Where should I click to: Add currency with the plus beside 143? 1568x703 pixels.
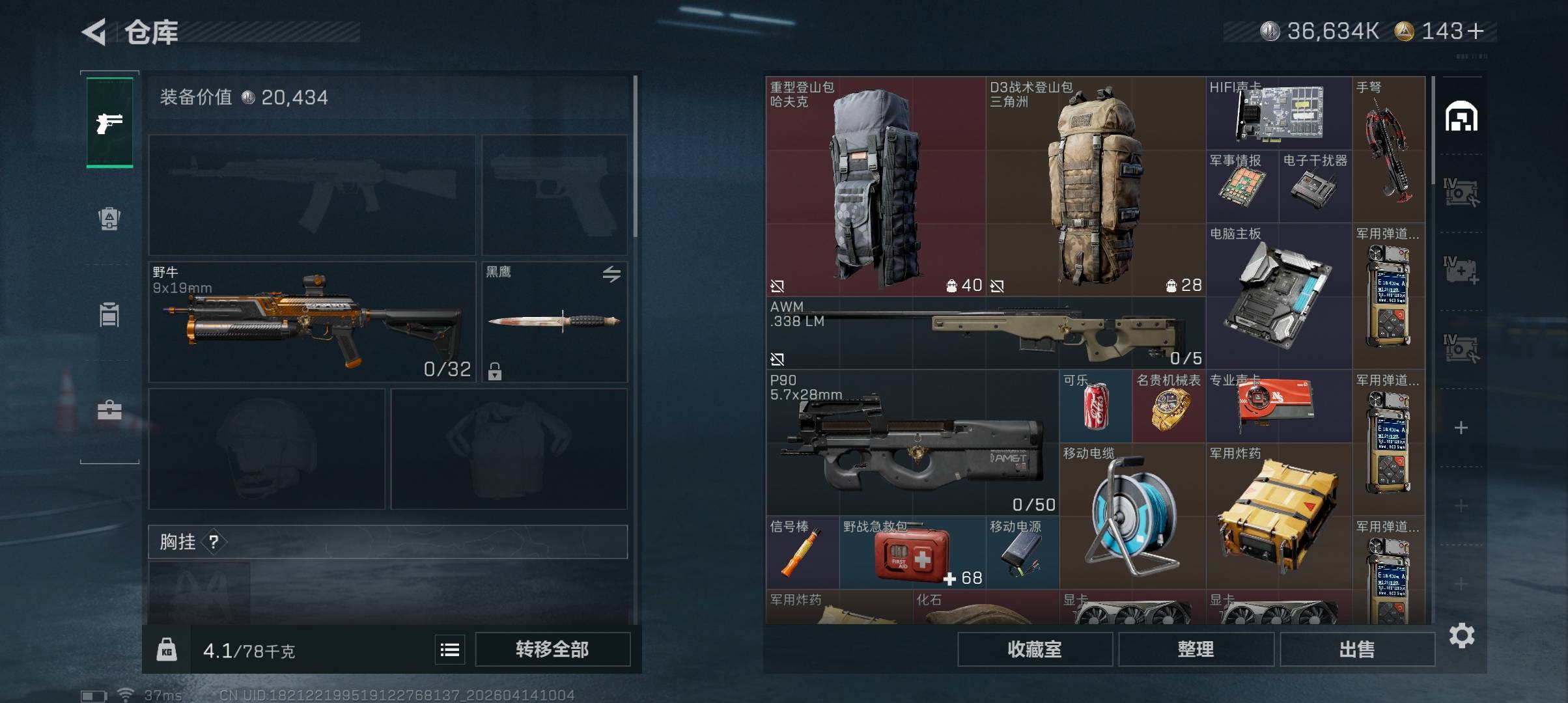click(1476, 31)
